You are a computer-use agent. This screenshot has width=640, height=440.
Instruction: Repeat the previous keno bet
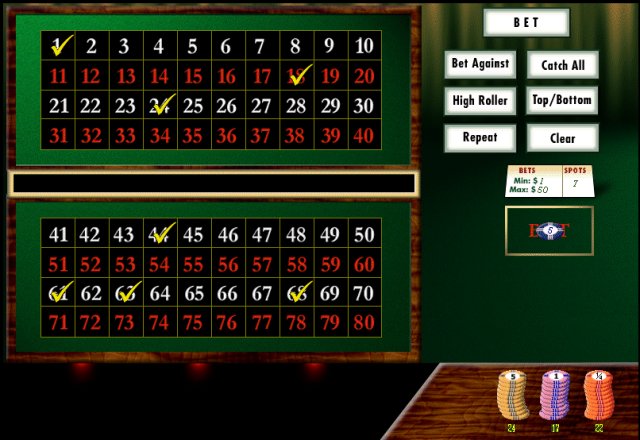tap(480, 137)
